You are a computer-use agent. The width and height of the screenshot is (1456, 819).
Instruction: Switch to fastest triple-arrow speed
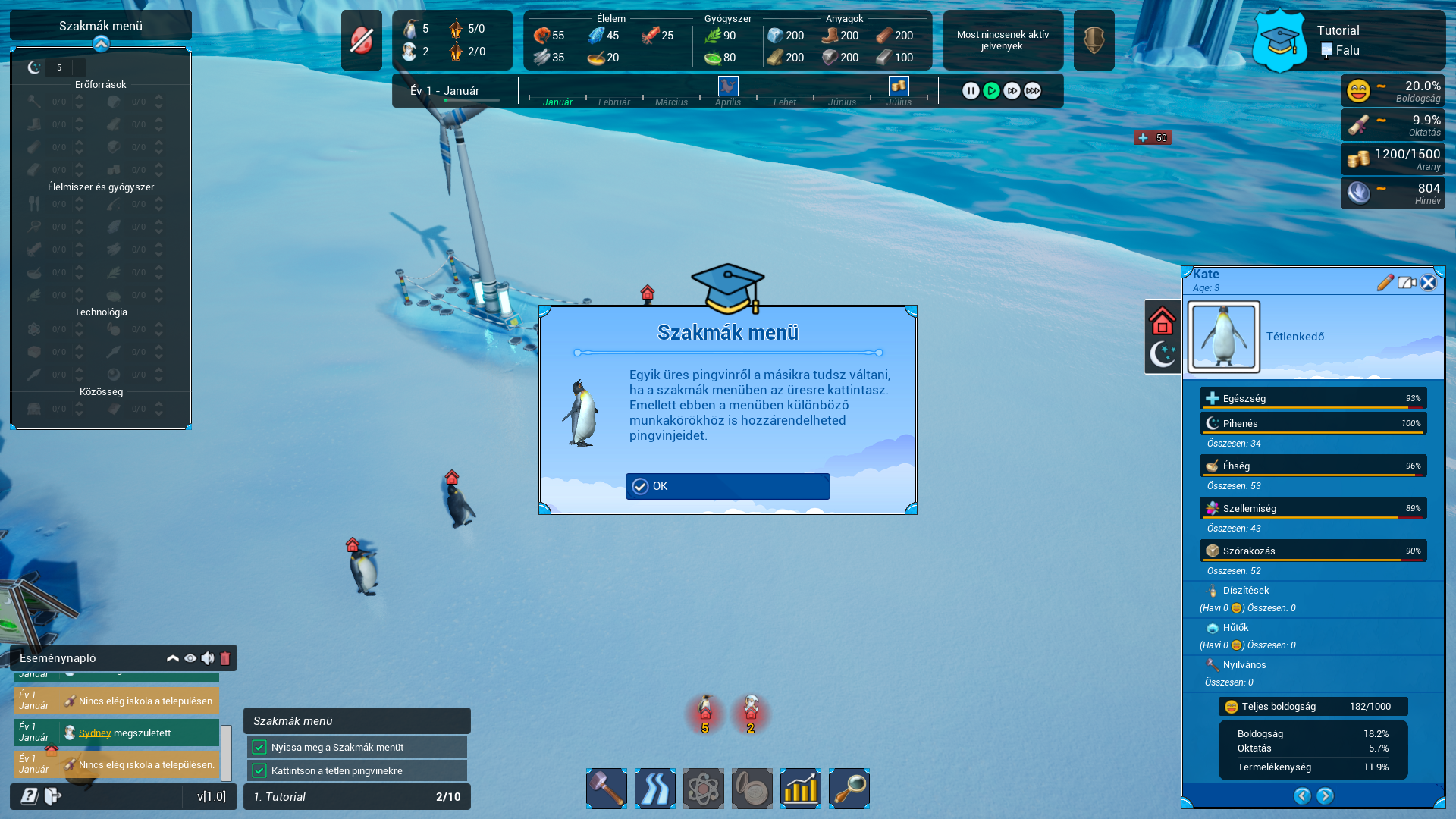click(1032, 91)
